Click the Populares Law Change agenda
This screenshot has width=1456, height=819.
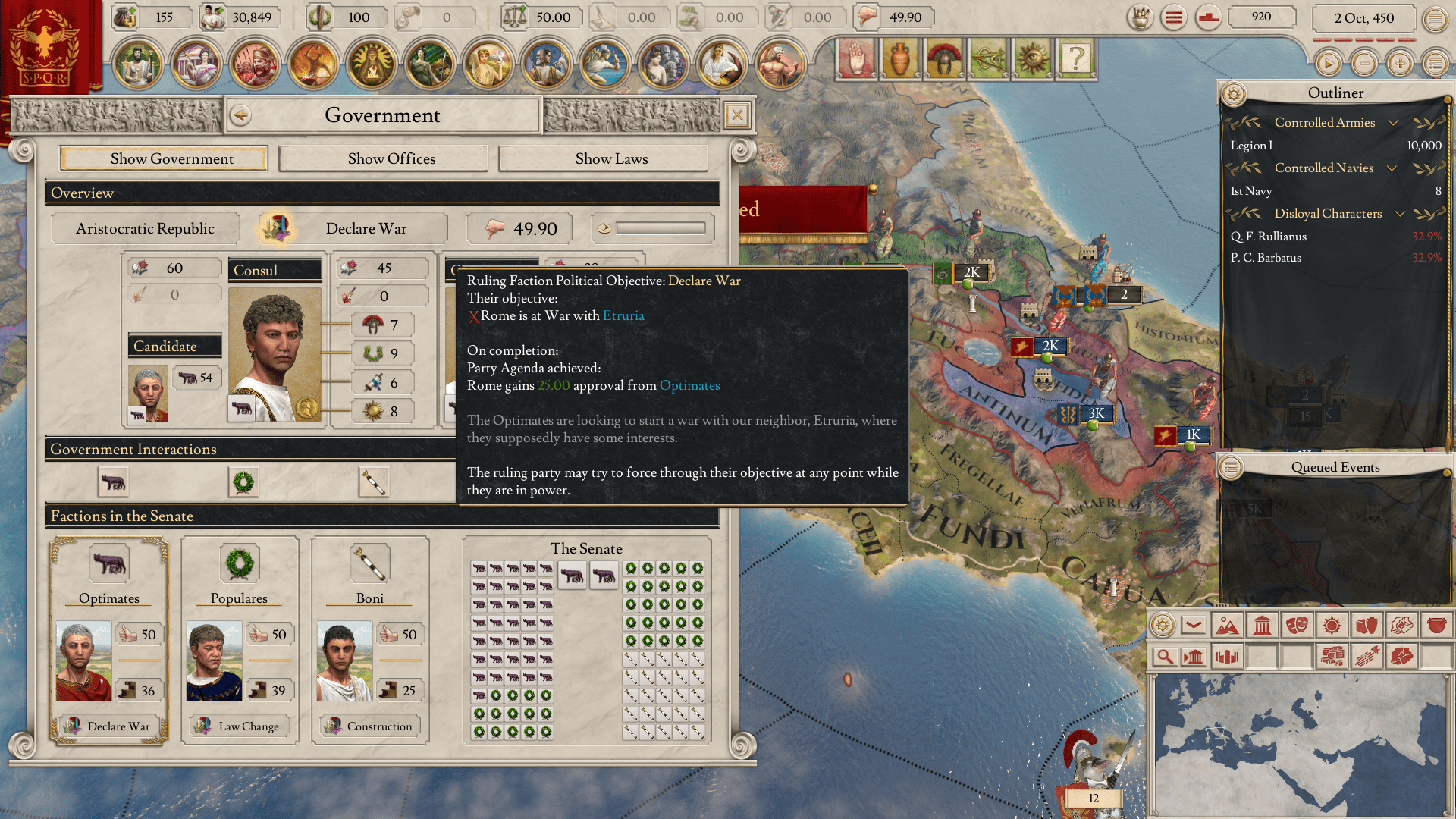240,726
